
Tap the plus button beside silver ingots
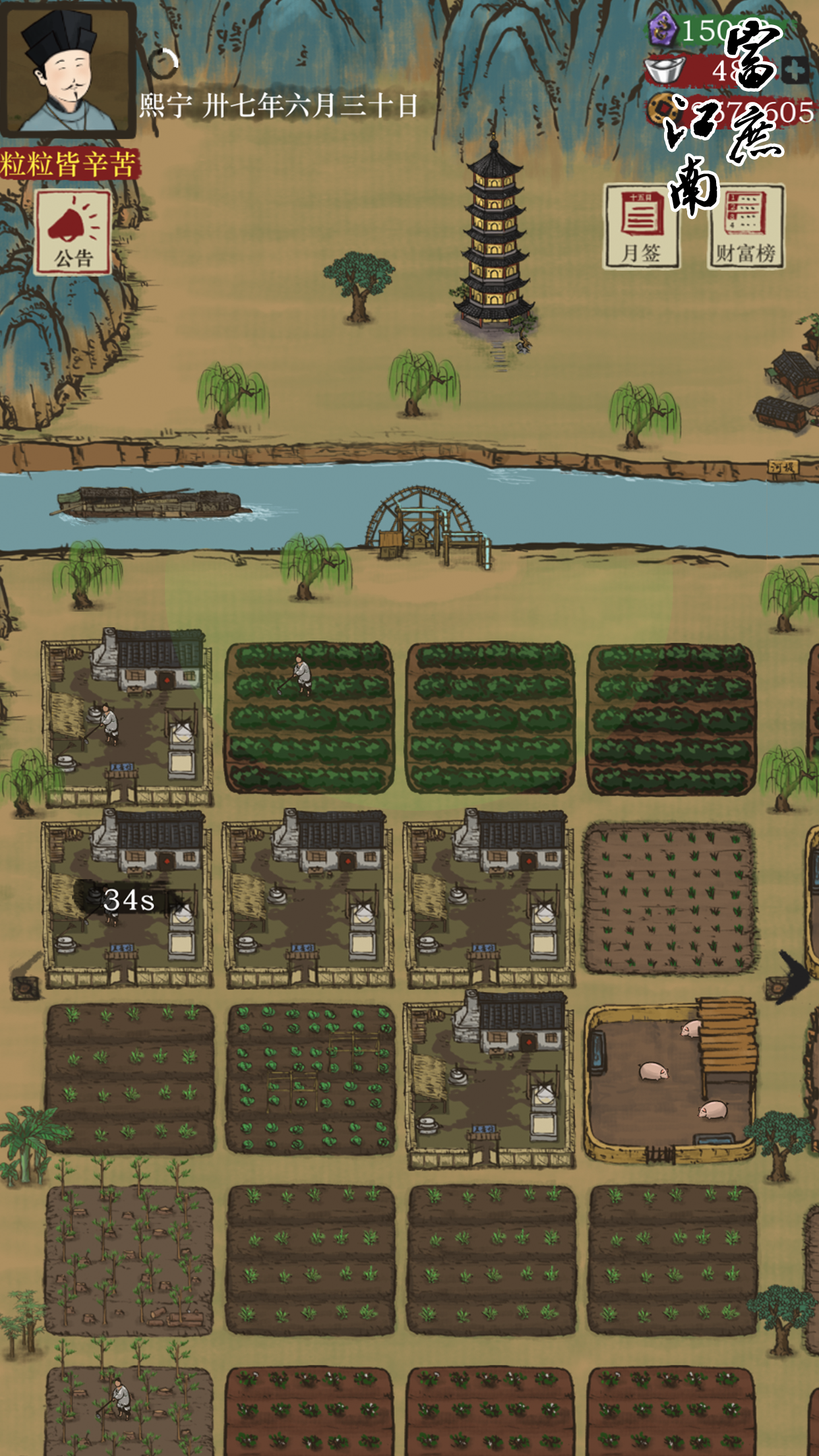coord(795,69)
